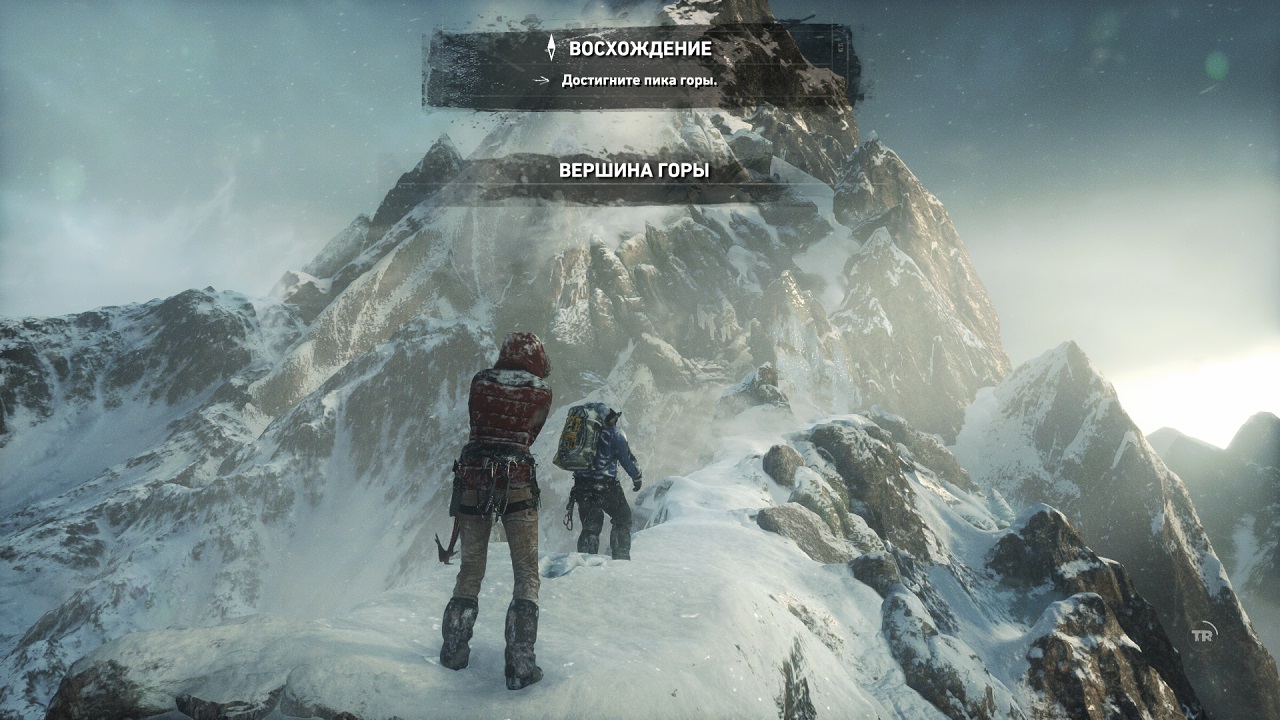Click the Восхождение objective tracker banner
The image size is (1280, 720).
(x=639, y=64)
